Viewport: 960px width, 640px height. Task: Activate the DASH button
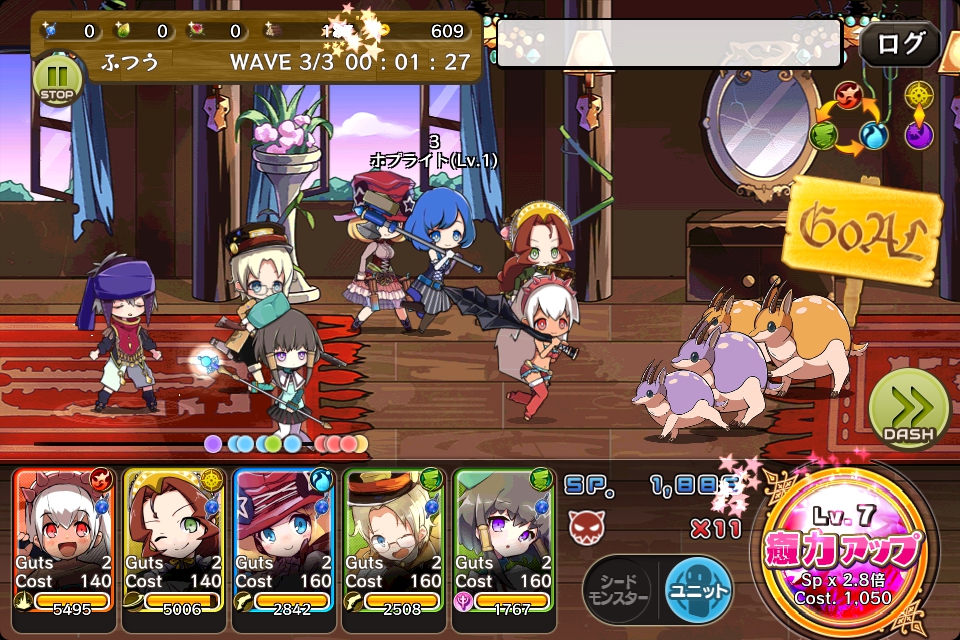coord(908,410)
